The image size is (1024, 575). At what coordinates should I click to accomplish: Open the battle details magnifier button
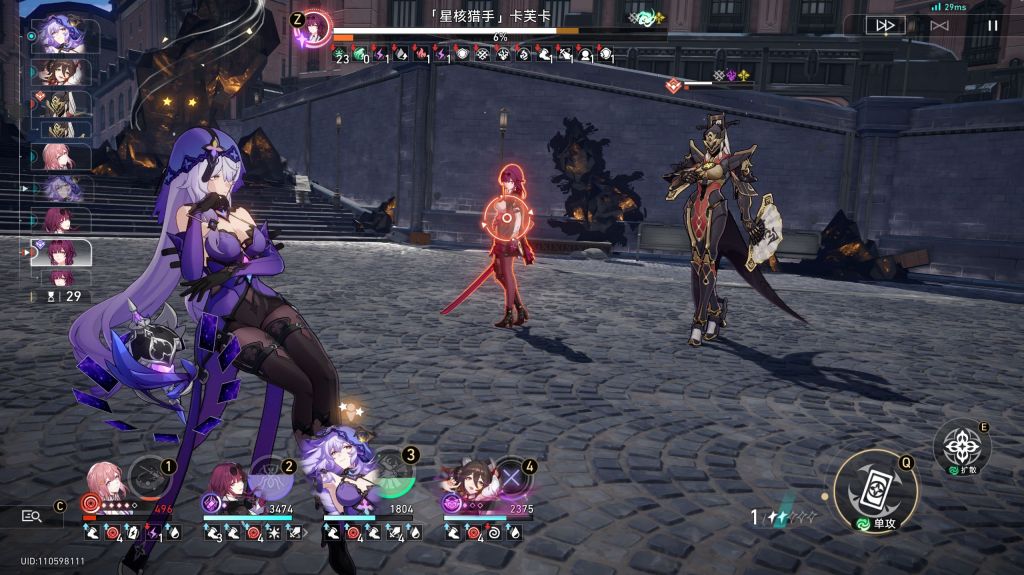tap(32, 516)
